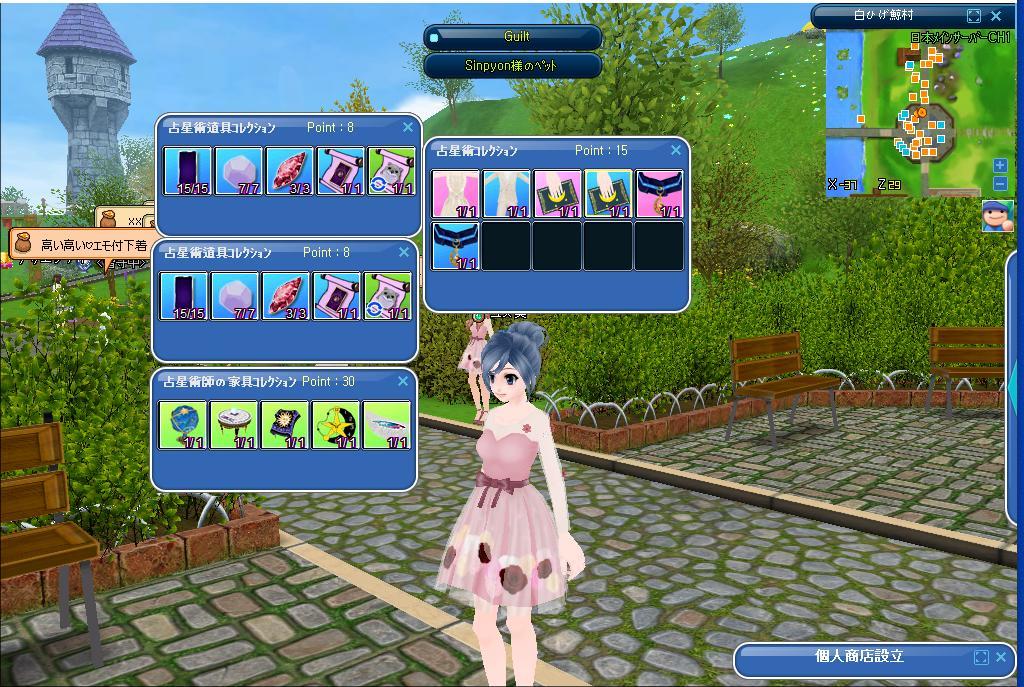Zoom out the minimap with minus button
The height and width of the screenshot is (687, 1024).
click(1000, 184)
